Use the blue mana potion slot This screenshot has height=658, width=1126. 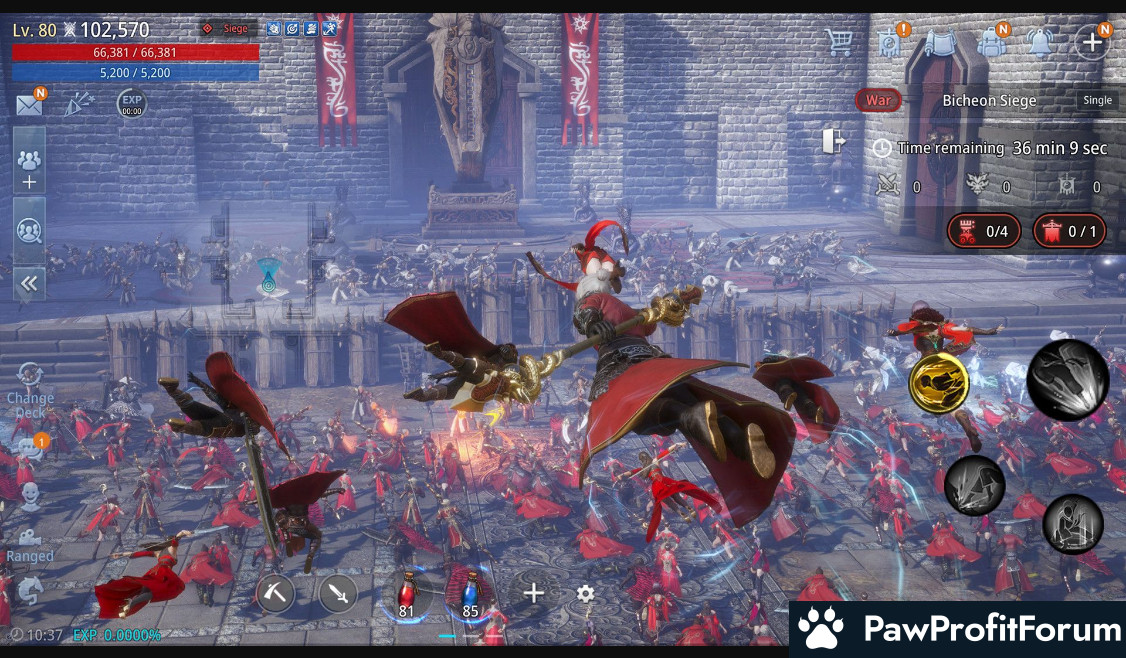(469, 594)
